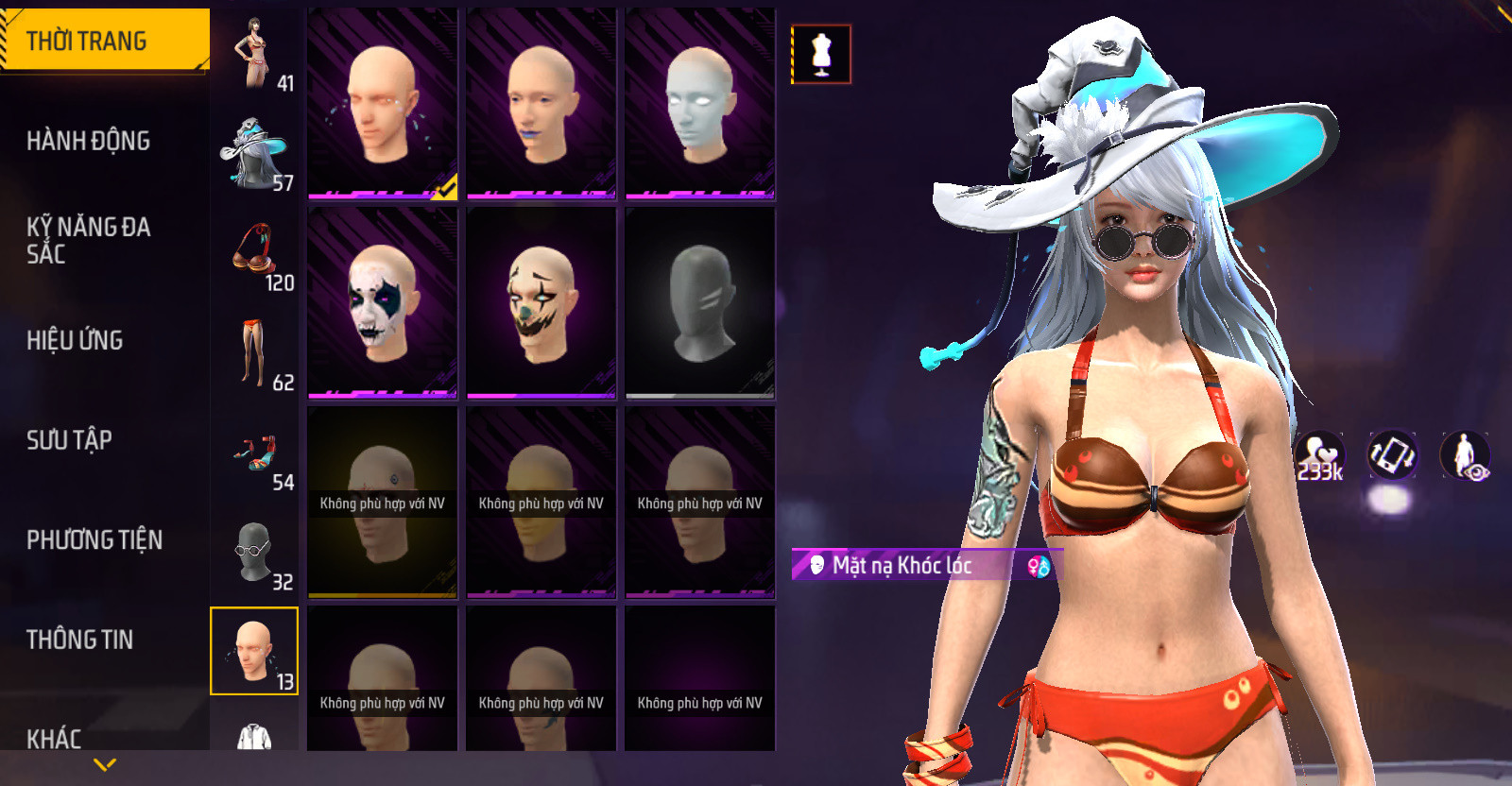The width and height of the screenshot is (1512, 786).
Task: Toggle the character visibility eye icon
Action: (x=1465, y=456)
